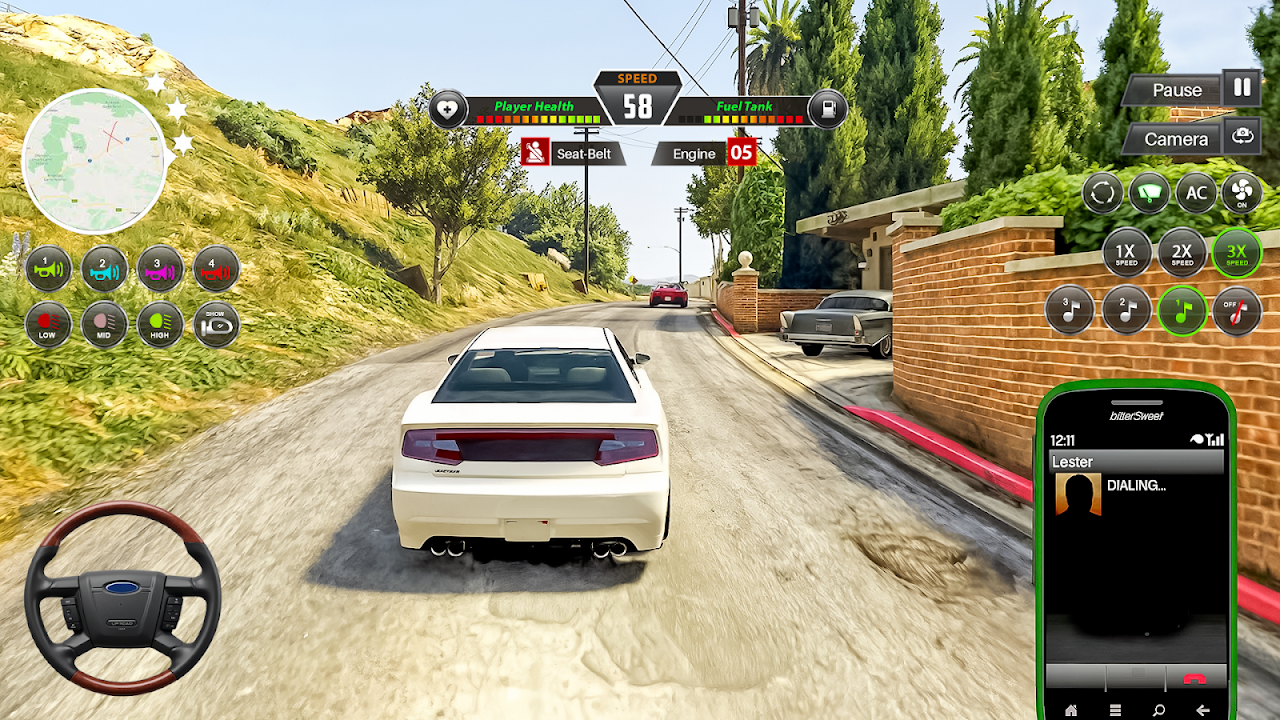
Task: Turn on HIGH beam headlights
Action: (160, 324)
